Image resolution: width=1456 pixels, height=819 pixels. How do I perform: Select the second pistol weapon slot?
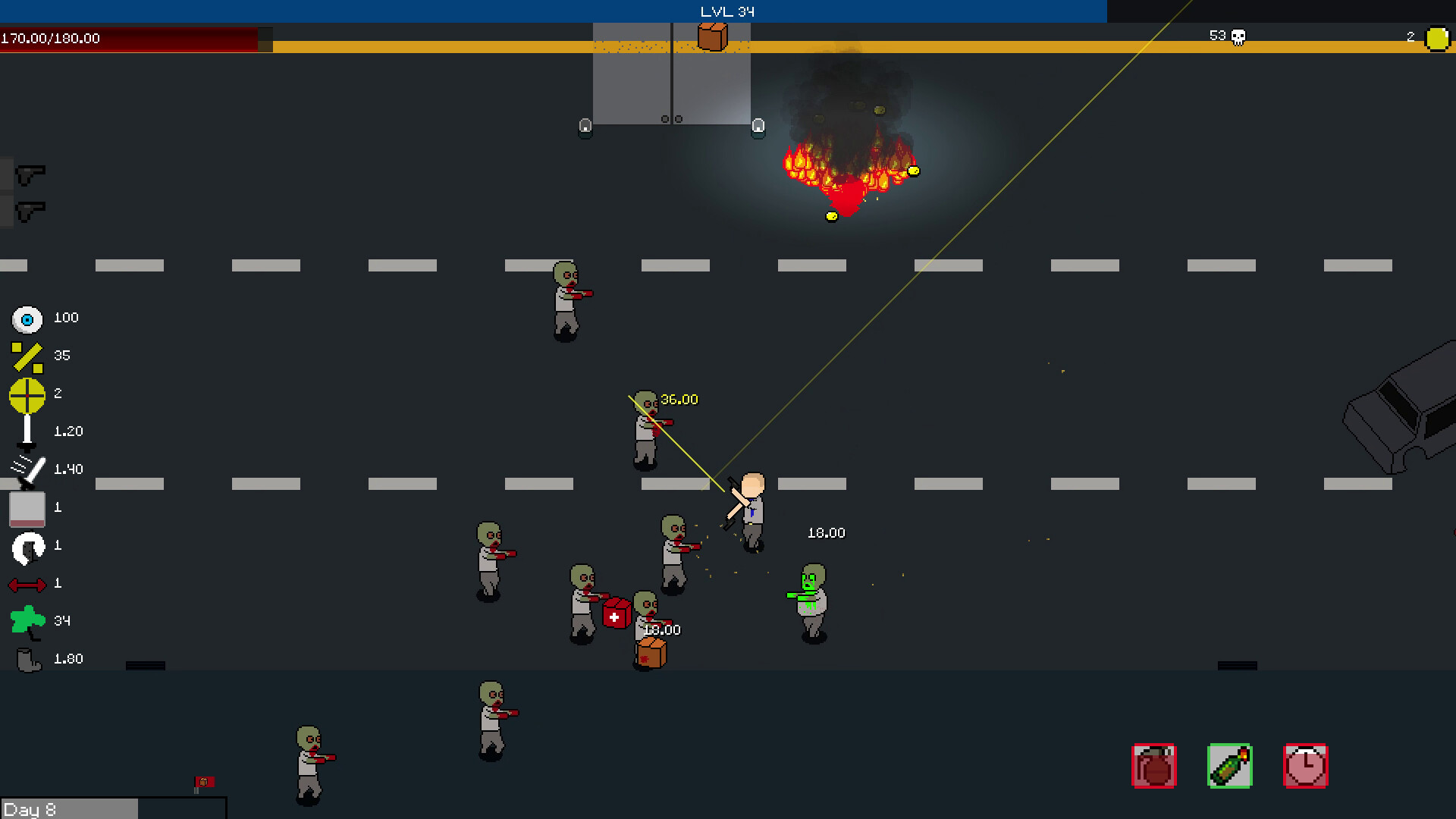pos(29,210)
